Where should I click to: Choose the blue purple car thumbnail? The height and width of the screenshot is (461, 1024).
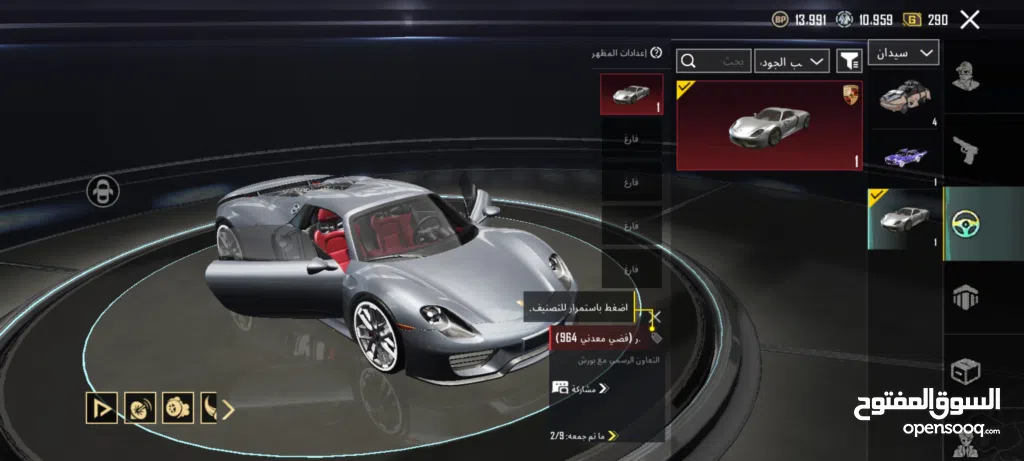(x=906, y=158)
